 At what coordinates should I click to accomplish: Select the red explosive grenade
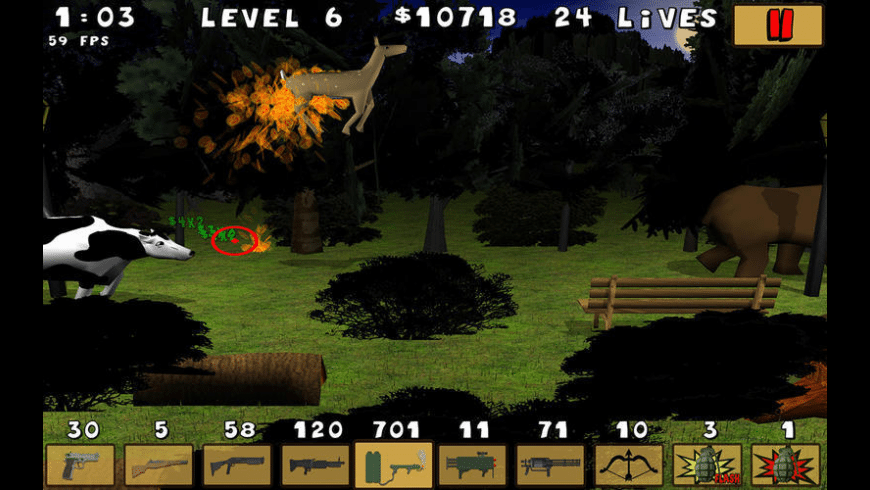(x=785, y=465)
